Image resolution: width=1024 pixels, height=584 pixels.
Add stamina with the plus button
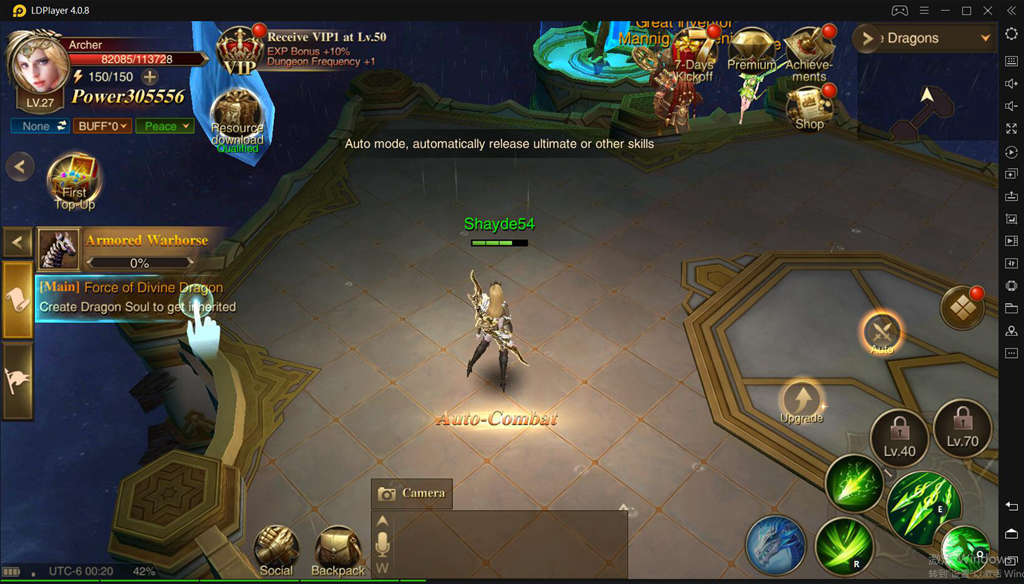[150, 77]
